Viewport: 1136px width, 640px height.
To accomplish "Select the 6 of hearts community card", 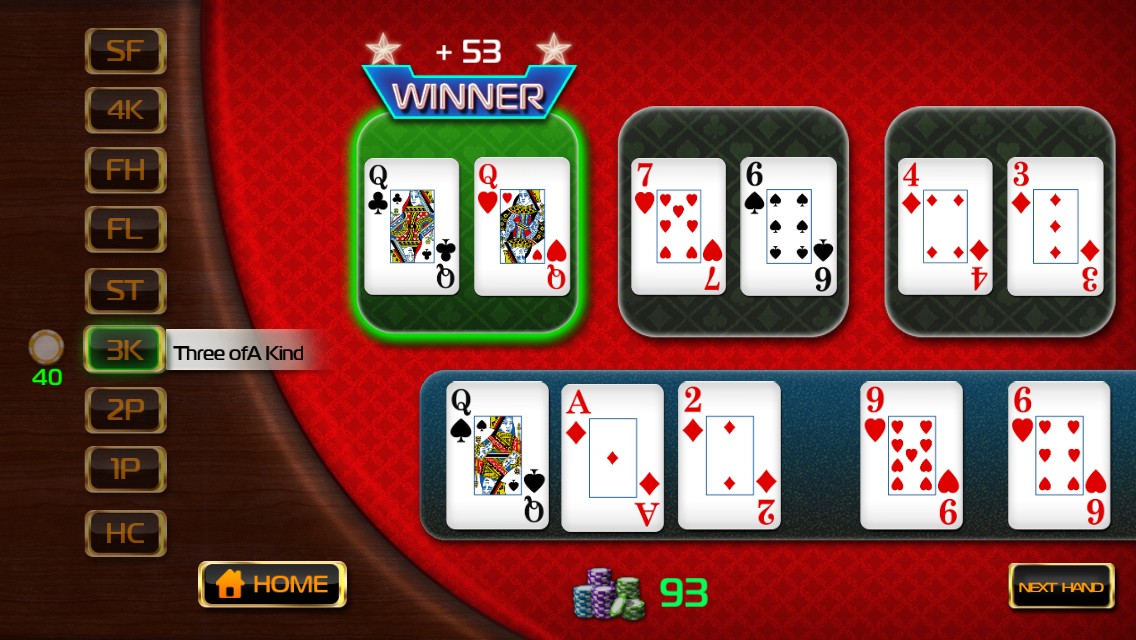I will pyautogui.click(x=1058, y=455).
